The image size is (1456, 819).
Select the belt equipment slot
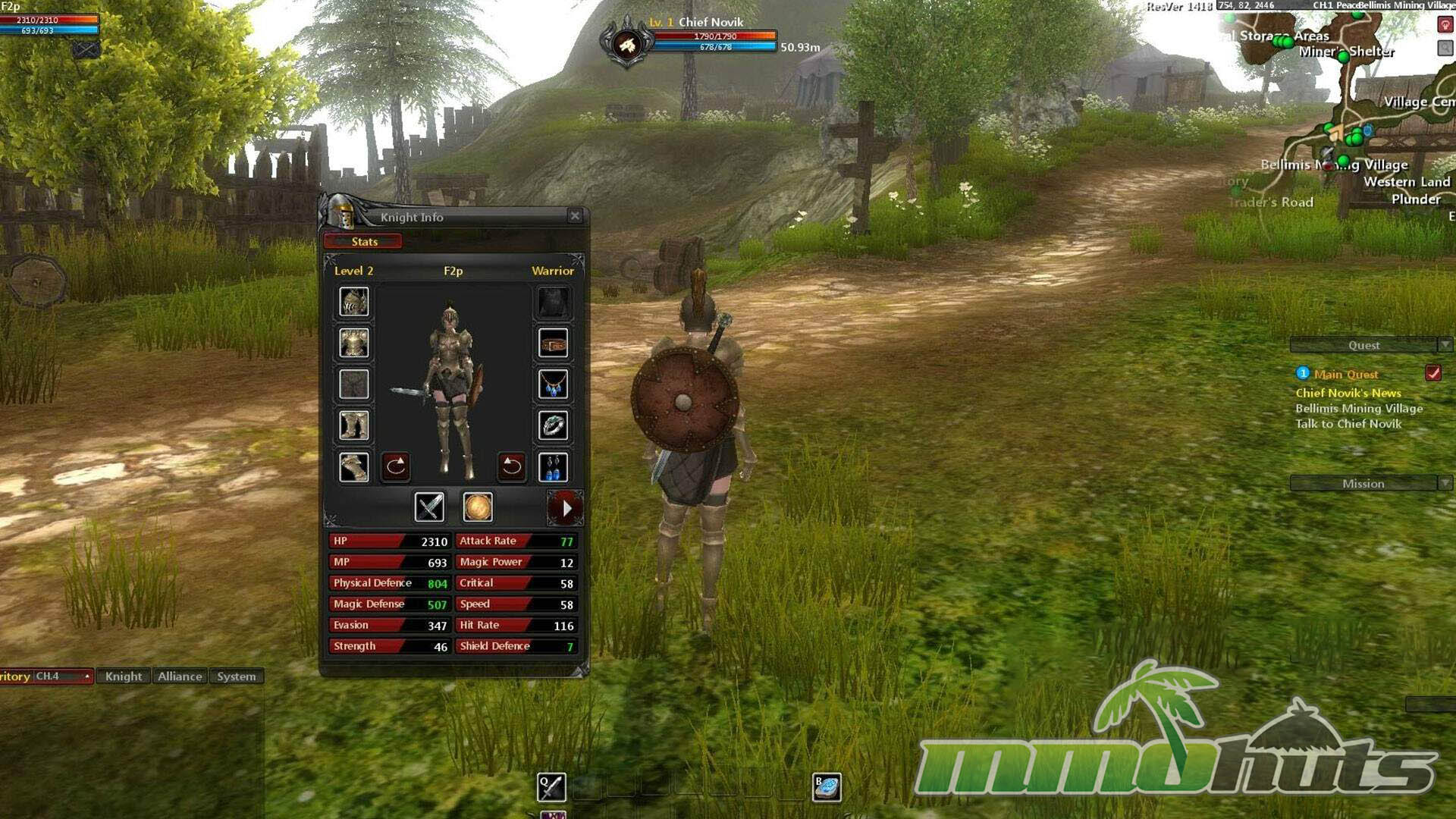[x=553, y=344]
